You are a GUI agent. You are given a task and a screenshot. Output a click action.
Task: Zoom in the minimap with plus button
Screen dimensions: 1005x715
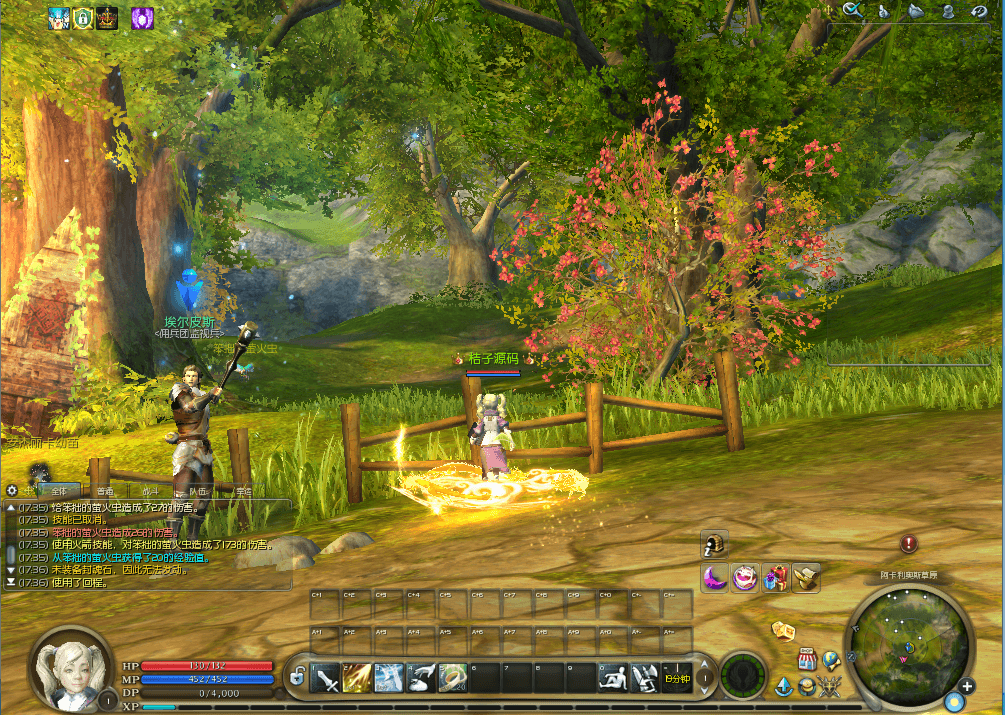967,686
